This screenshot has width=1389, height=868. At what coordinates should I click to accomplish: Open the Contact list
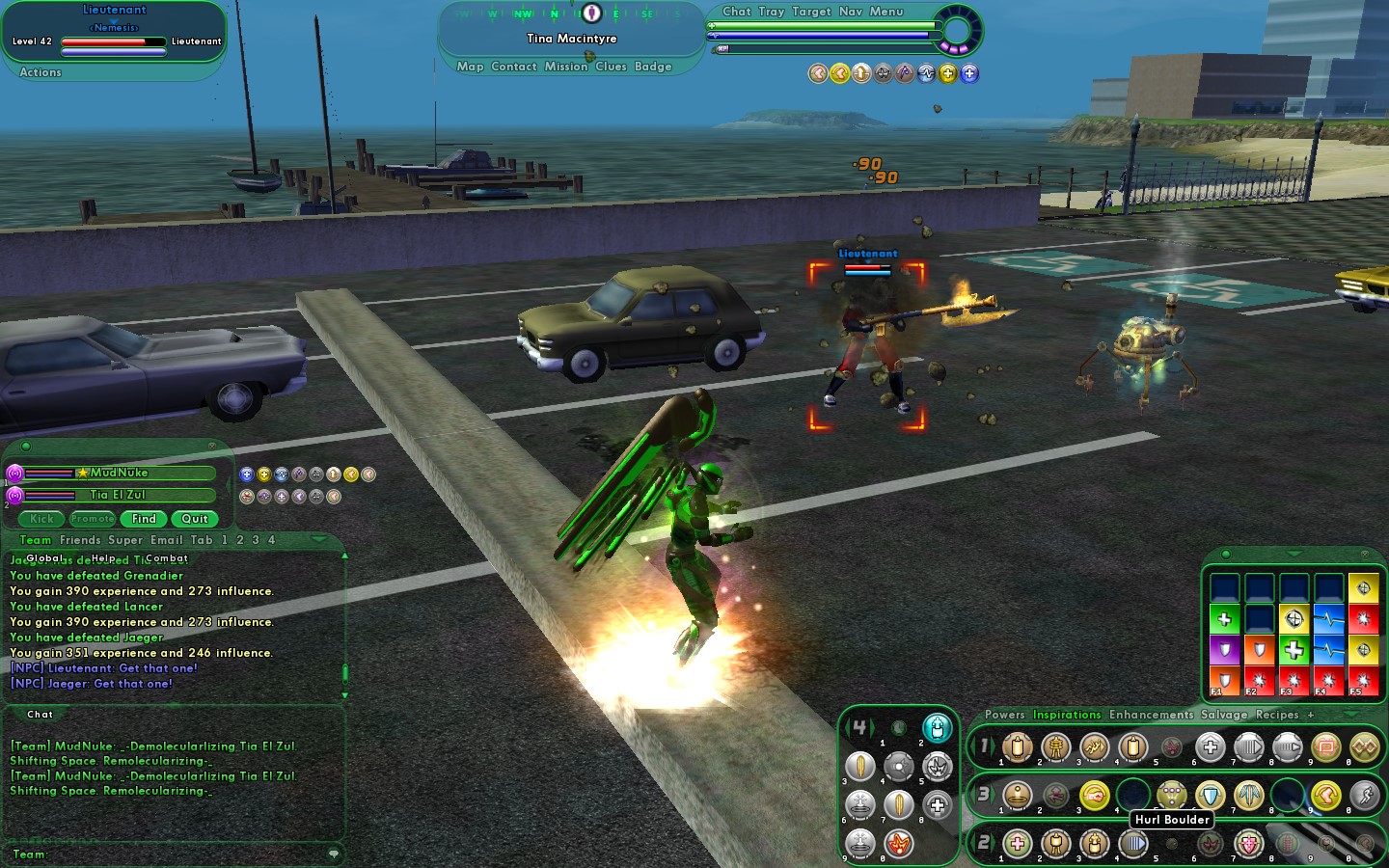point(513,67)
